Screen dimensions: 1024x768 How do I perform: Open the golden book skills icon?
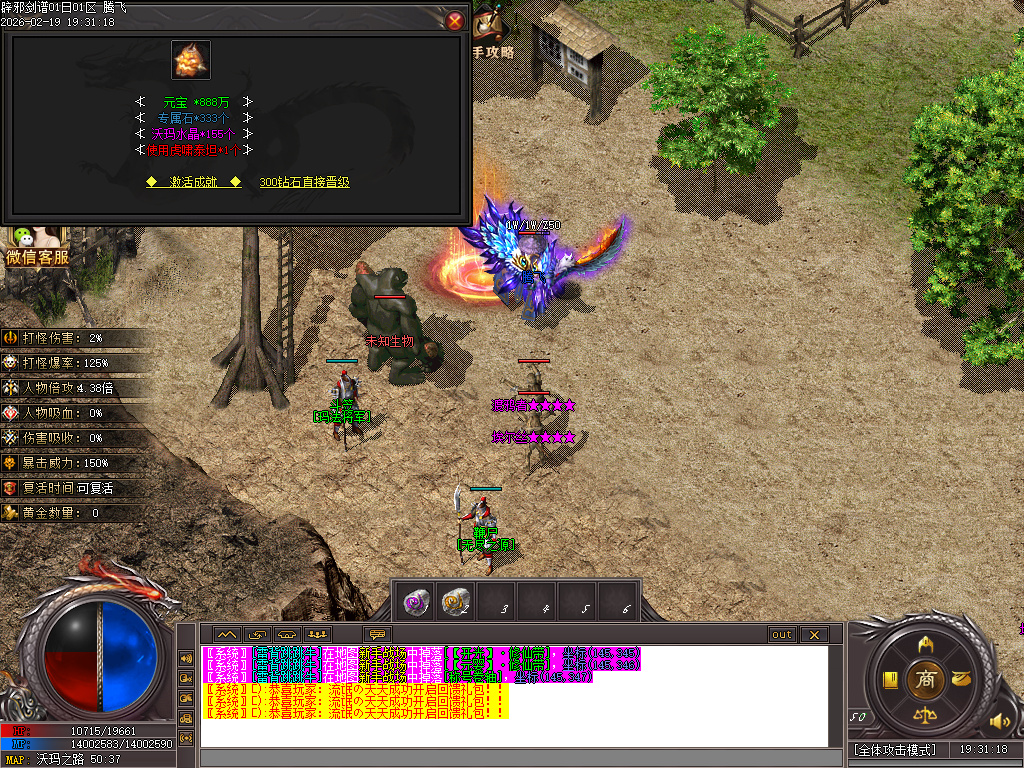tap(890, 680)
